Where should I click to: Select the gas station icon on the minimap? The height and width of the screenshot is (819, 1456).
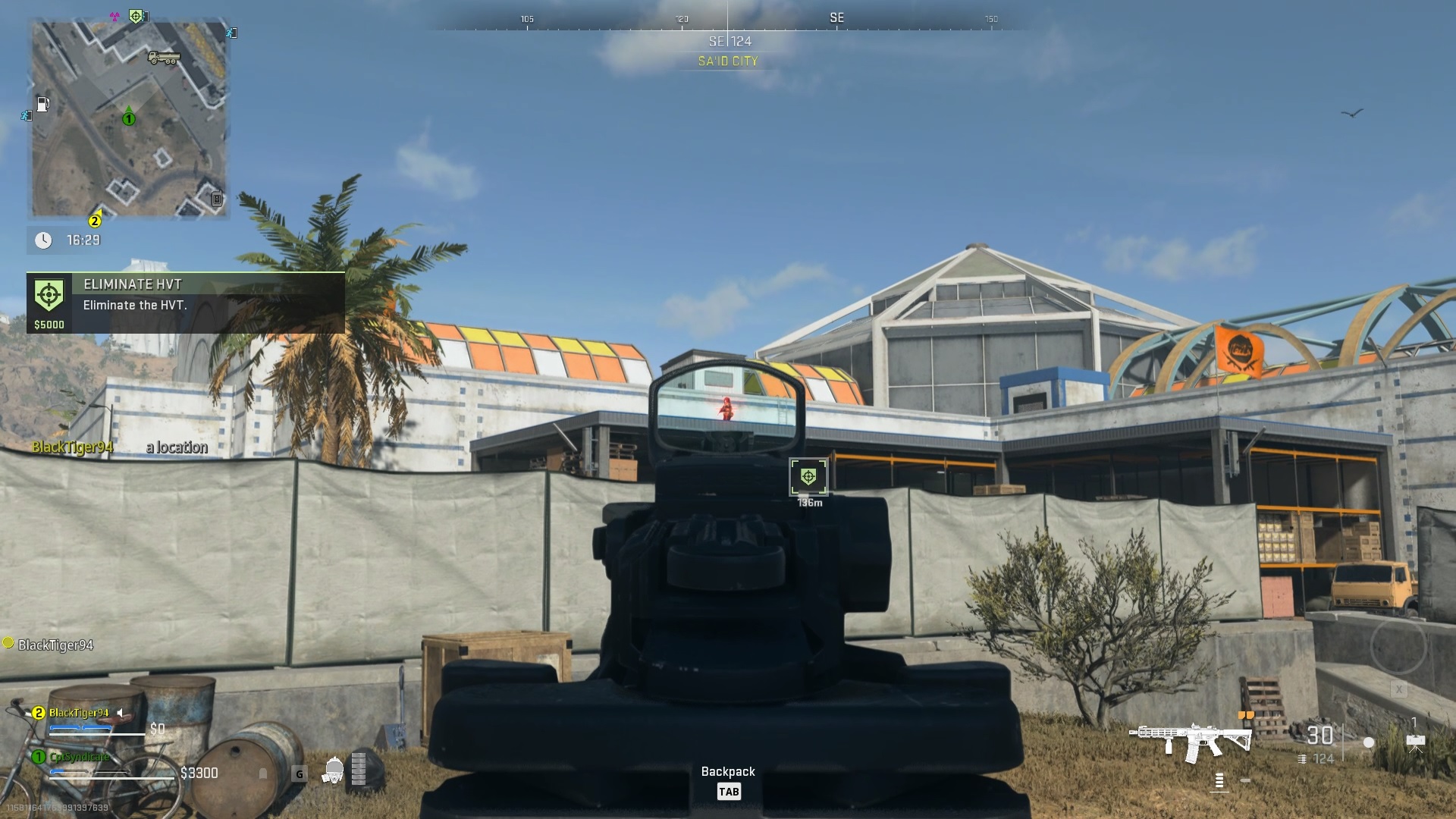43,103
